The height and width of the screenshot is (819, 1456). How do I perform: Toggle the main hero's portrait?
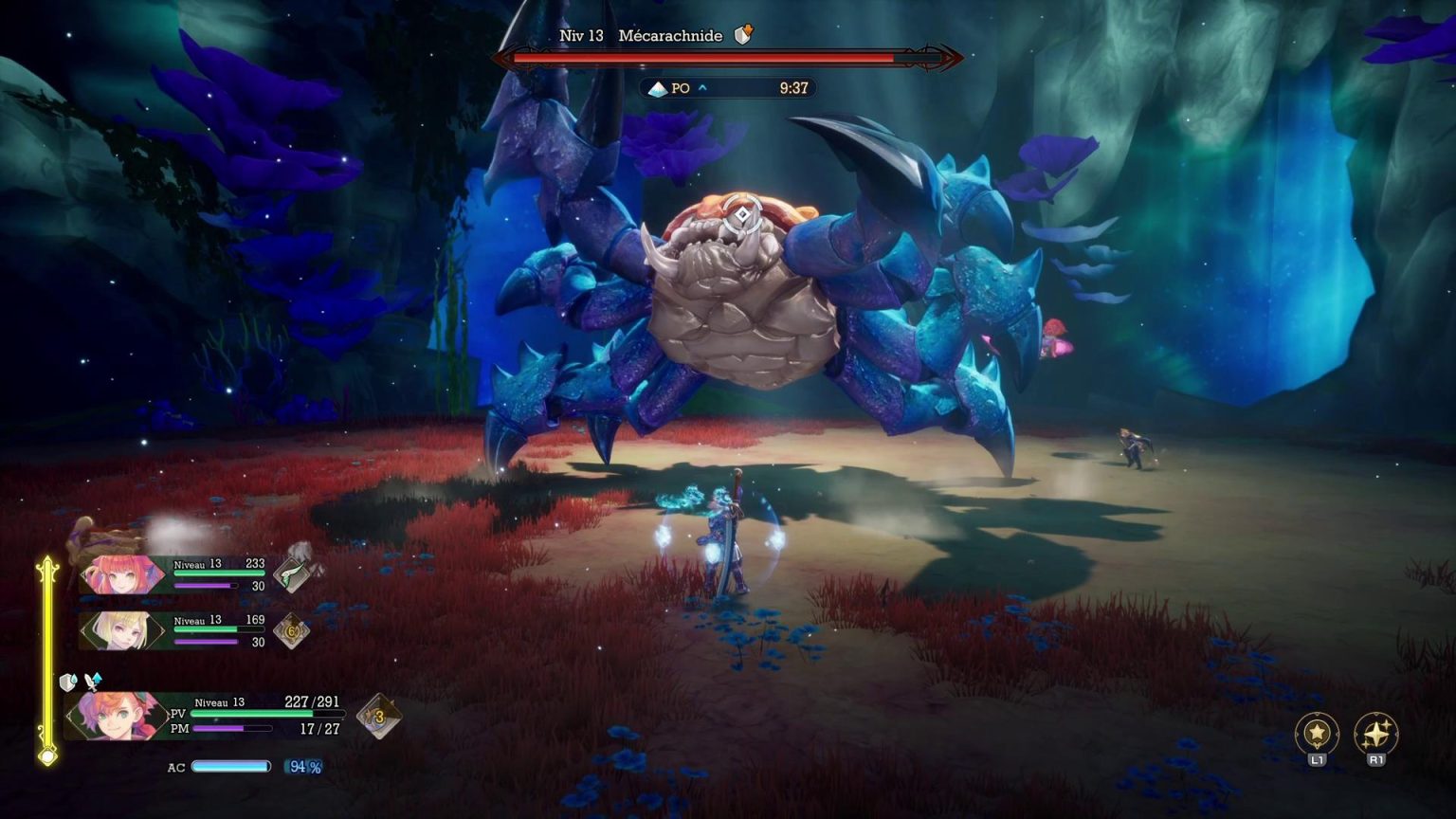(x=118, y=716)
